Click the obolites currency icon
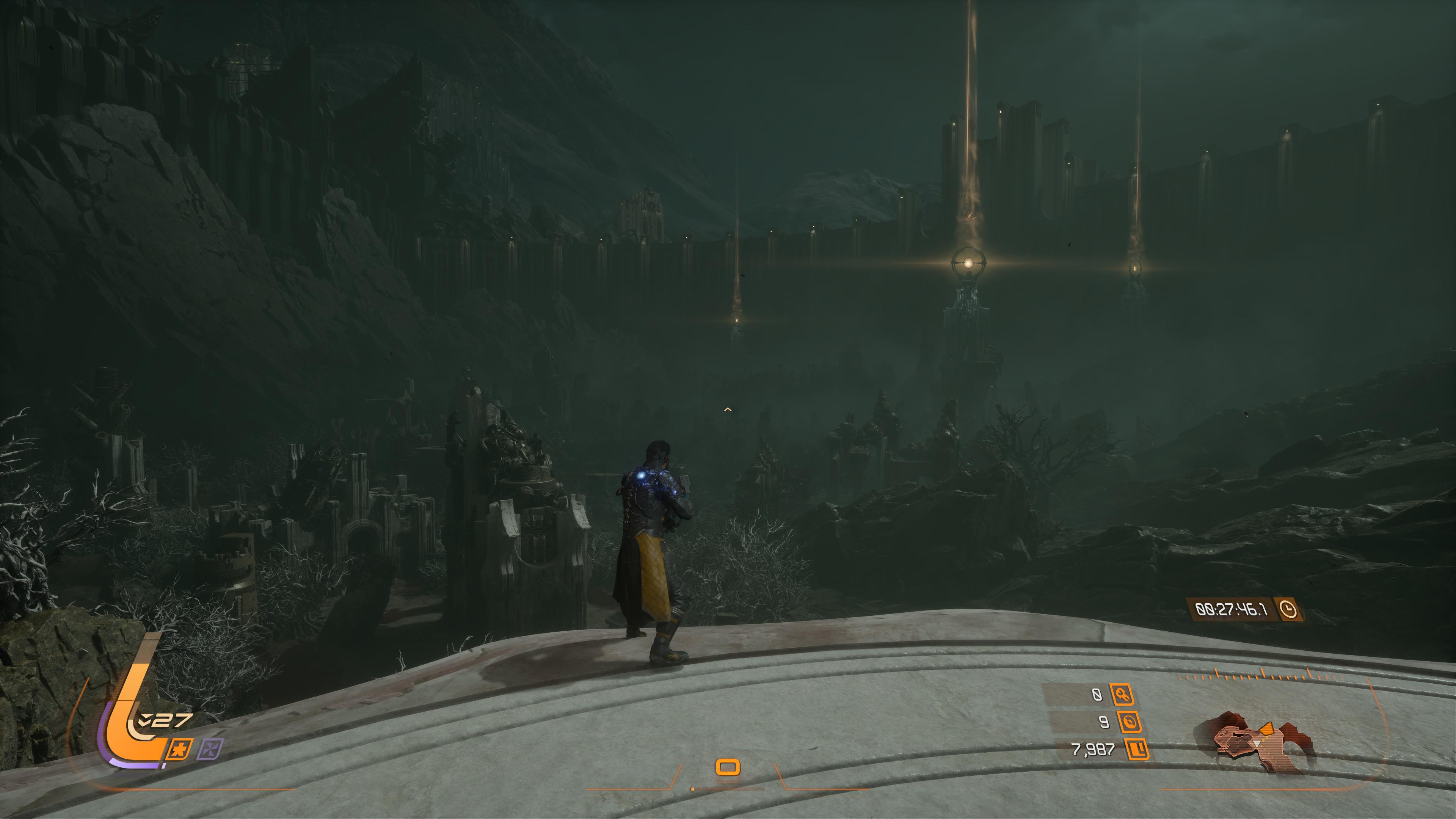Screen dimensions: 1456x819 1137,750
